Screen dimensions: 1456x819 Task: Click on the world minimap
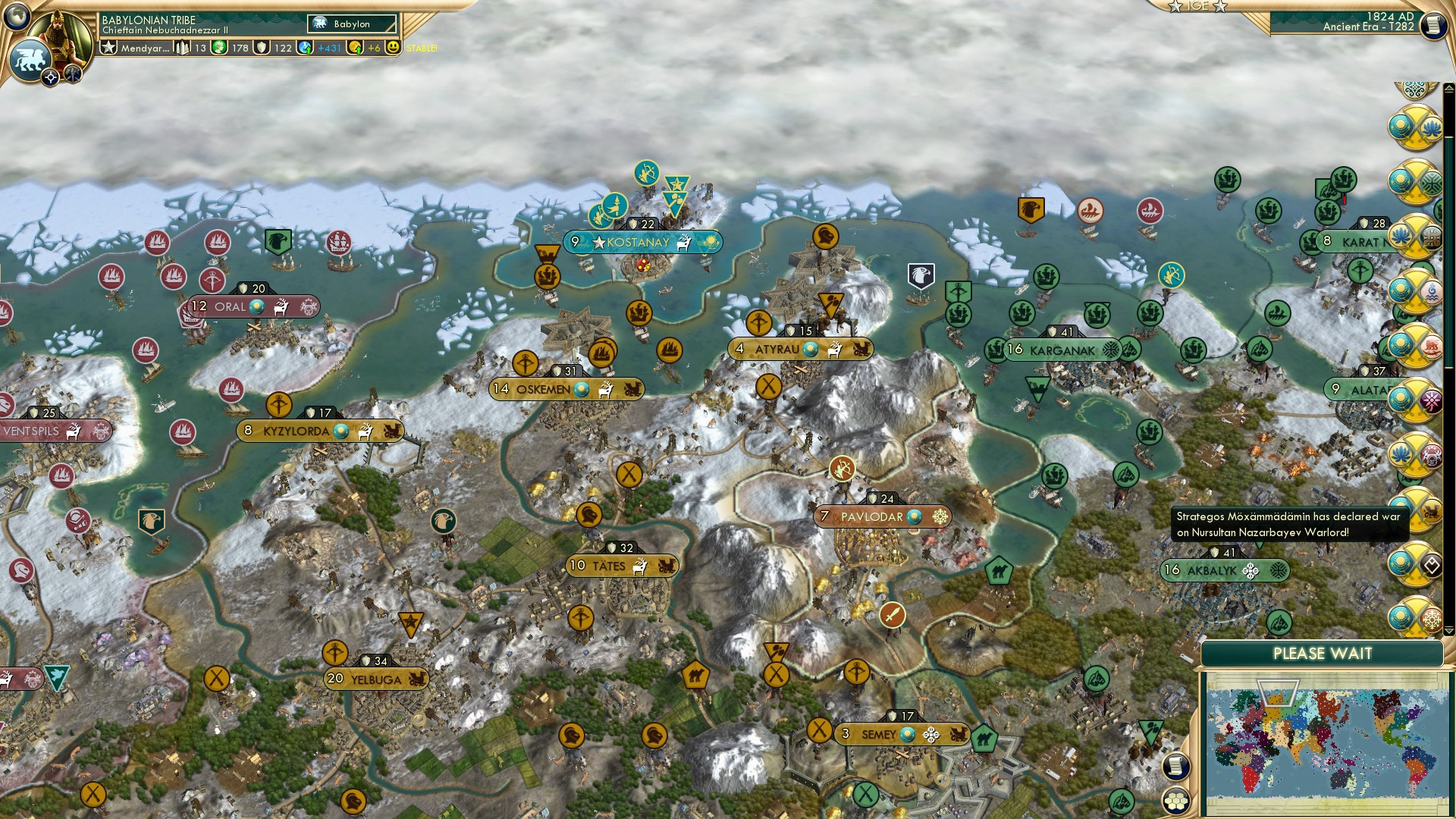pyautogui.click(x=1327, y=743)
